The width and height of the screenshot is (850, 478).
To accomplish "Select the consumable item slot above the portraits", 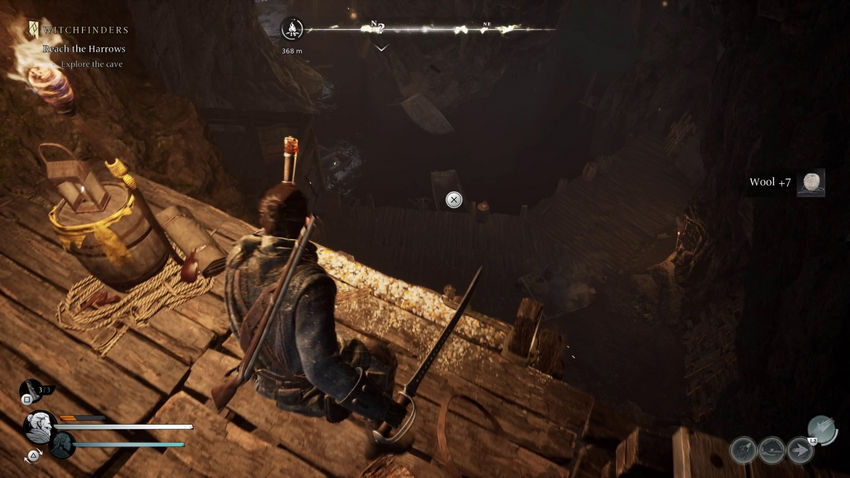I will click(30, 389).
